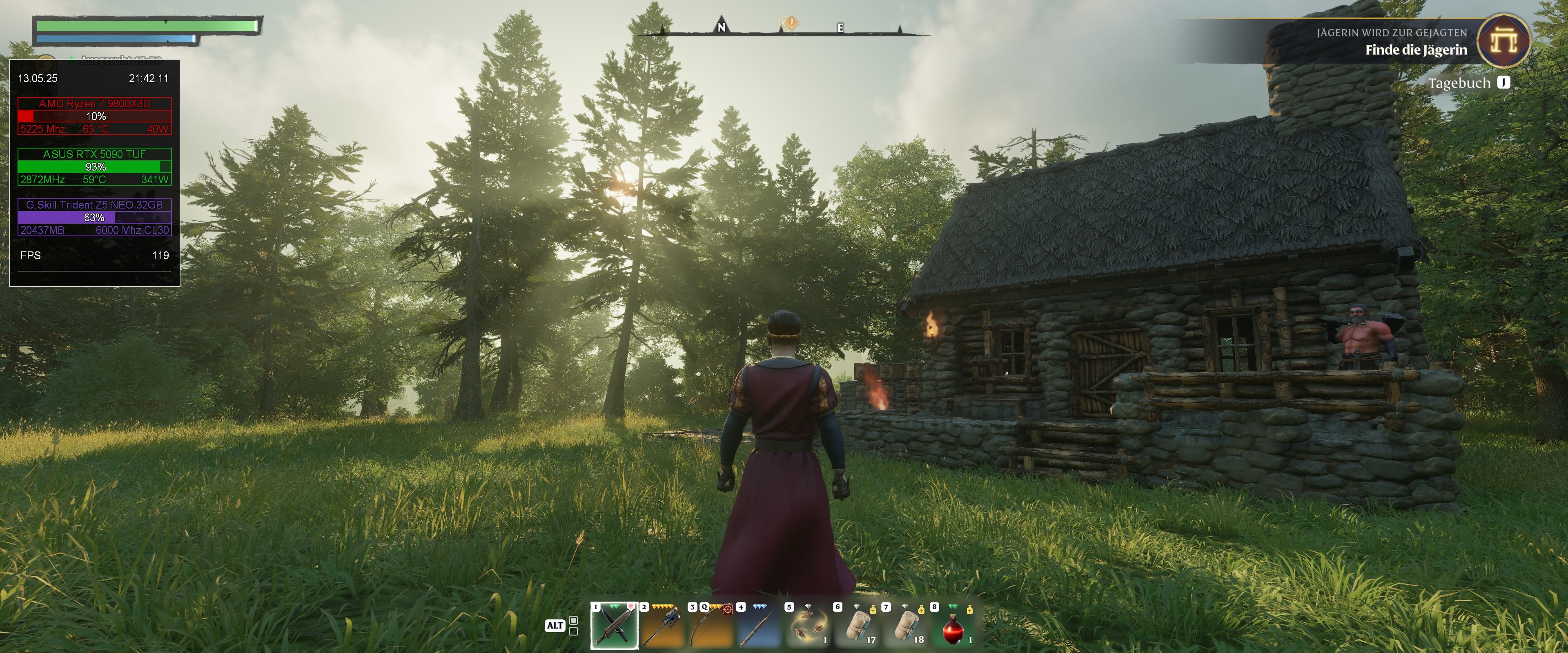The height and width of the screenshot is (653, 1568).
Task: Select the bandage stack of 17
Action: click(855, 626)
